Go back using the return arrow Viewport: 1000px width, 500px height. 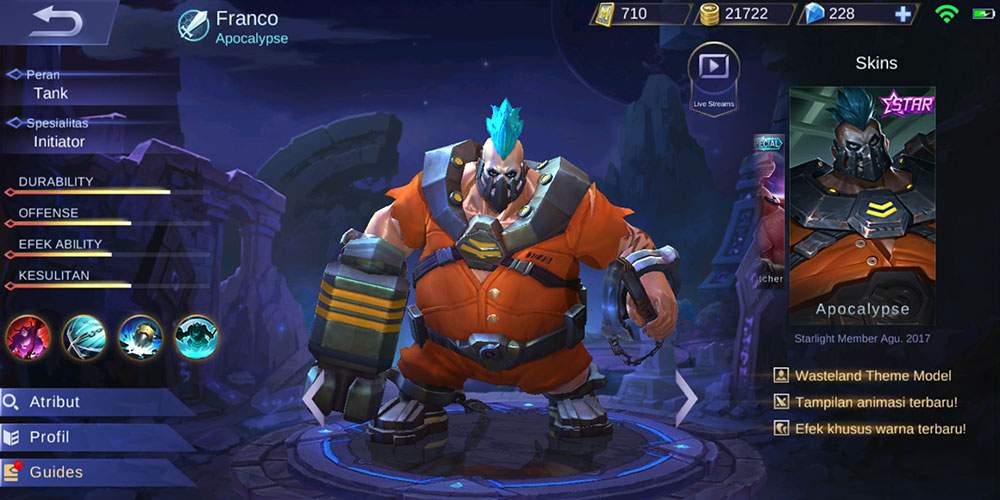55,22
